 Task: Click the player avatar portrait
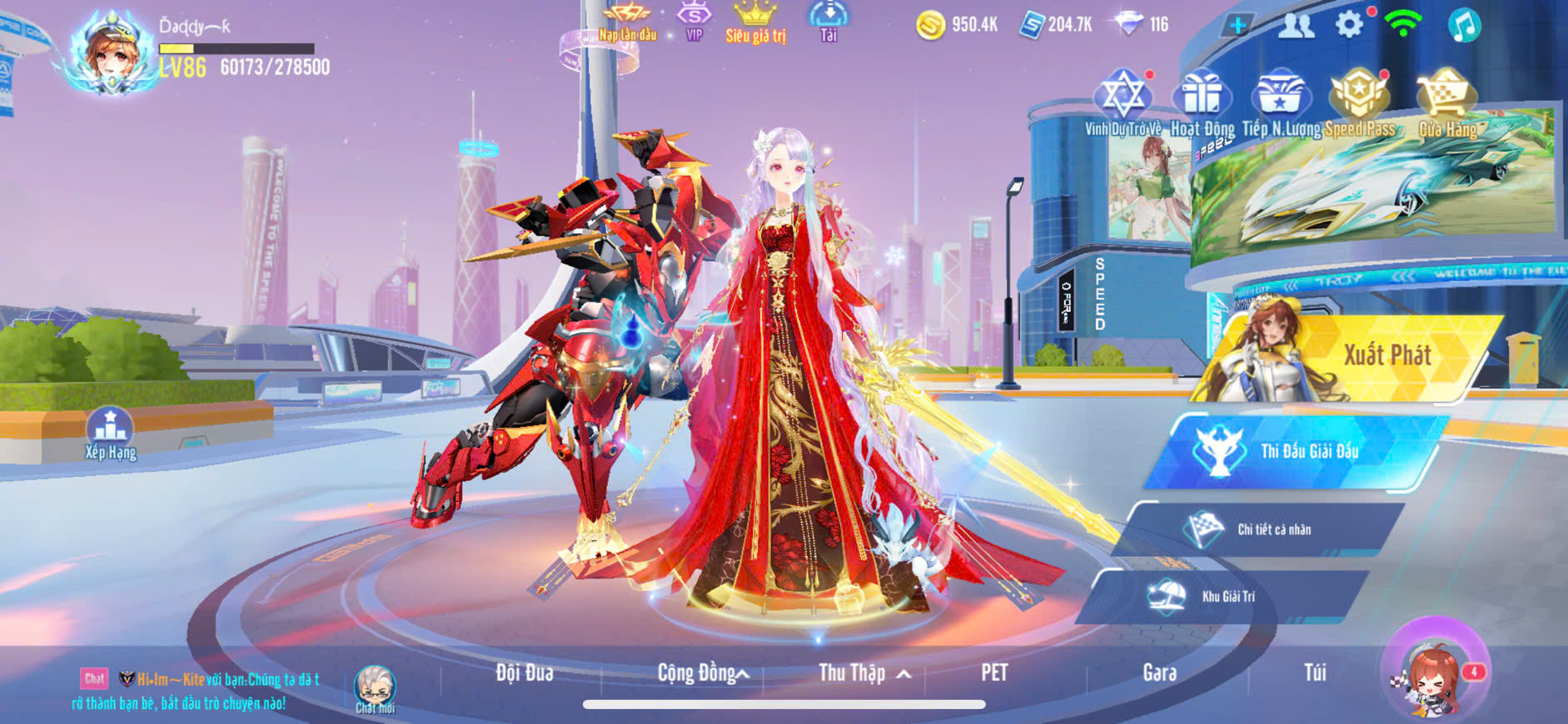point(111,52)
